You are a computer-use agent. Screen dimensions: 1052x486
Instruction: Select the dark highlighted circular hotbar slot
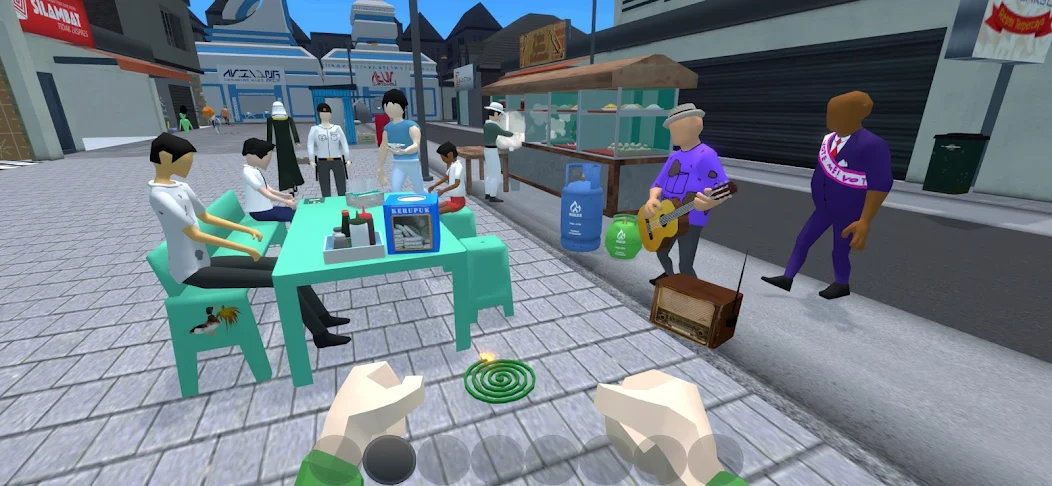389,461
